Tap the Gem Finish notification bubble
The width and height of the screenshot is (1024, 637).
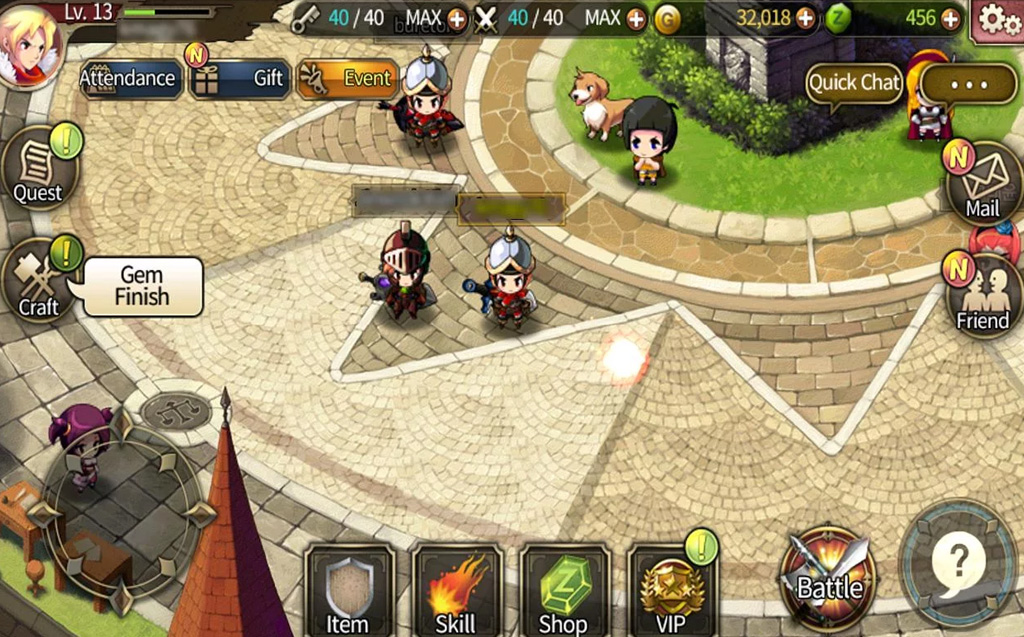(x=143, y=286)
